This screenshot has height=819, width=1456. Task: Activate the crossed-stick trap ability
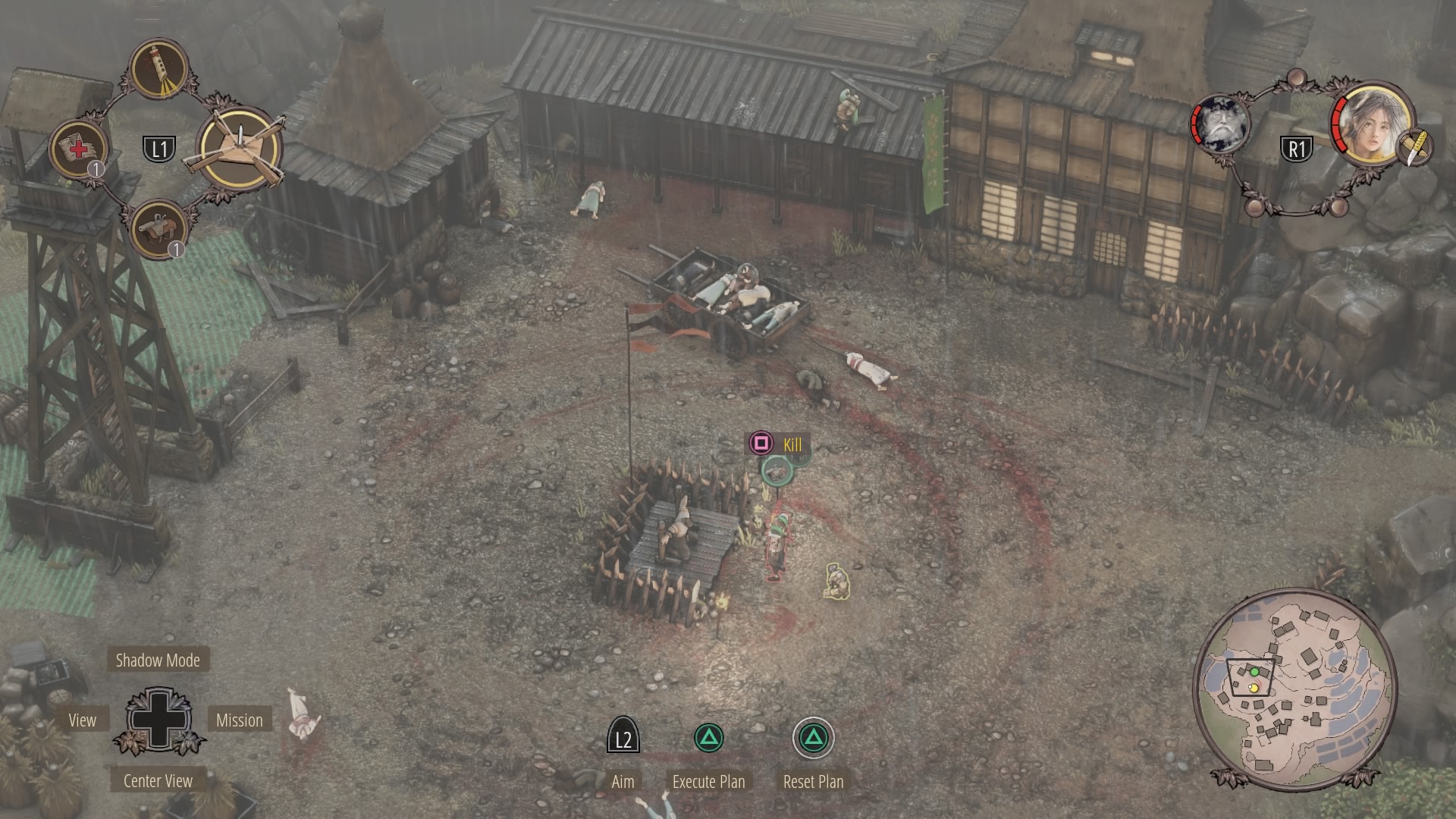240,149
